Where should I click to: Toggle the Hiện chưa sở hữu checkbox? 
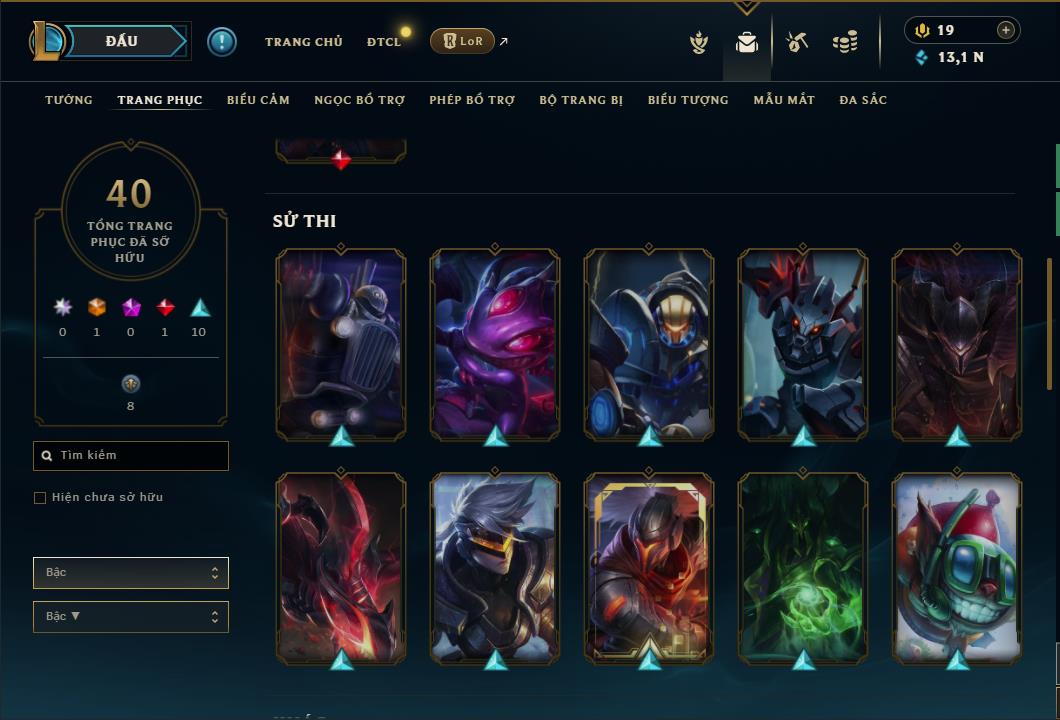(40, 498)
